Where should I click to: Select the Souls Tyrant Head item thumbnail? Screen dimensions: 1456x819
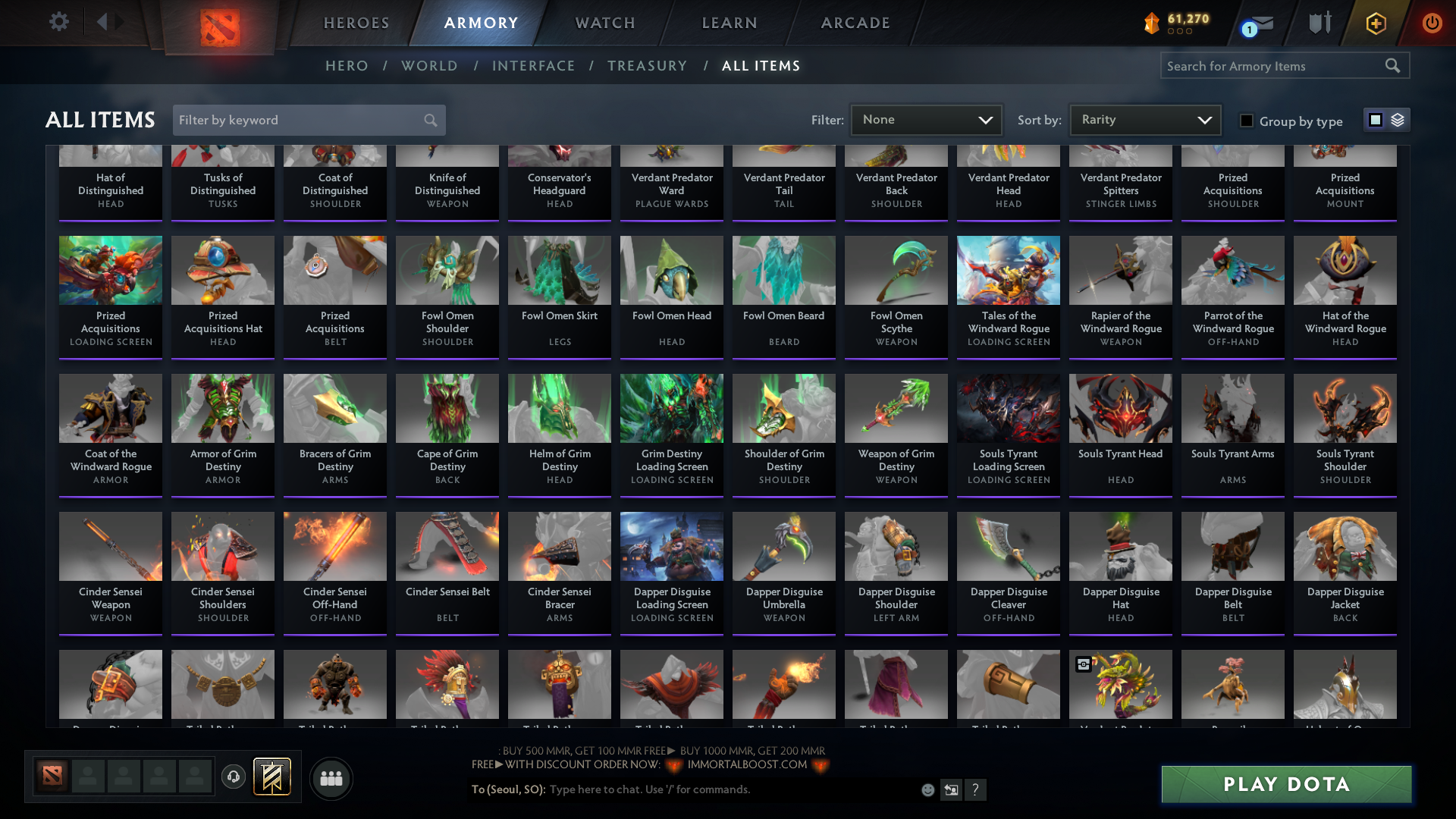click(x=1120, y=408)
